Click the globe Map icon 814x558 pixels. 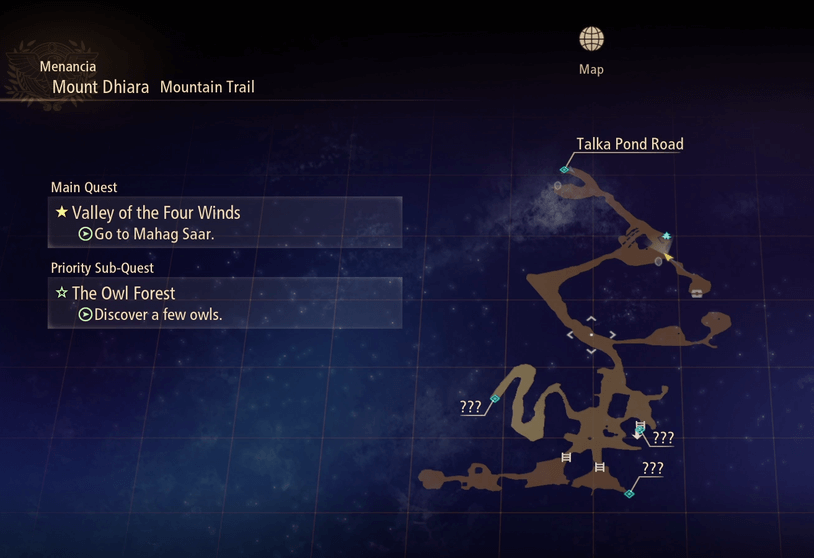[591, 40]
